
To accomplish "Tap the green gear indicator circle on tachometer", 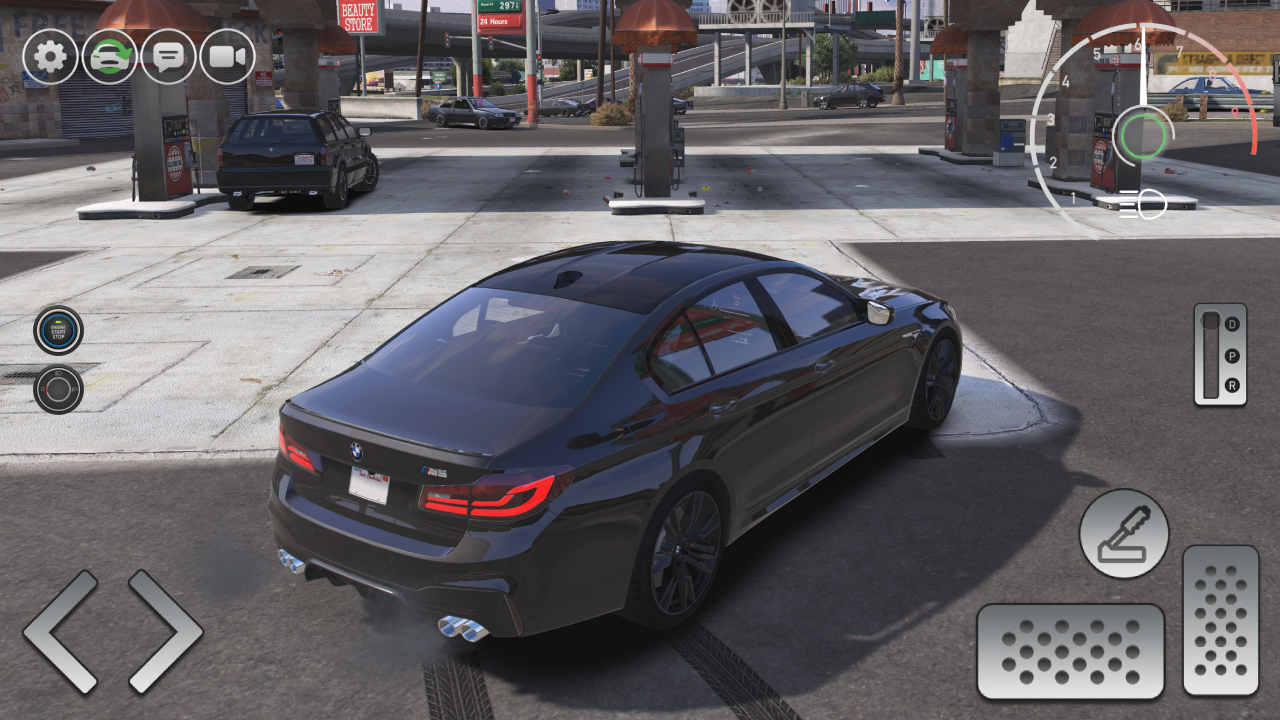I will (1142, 136).
